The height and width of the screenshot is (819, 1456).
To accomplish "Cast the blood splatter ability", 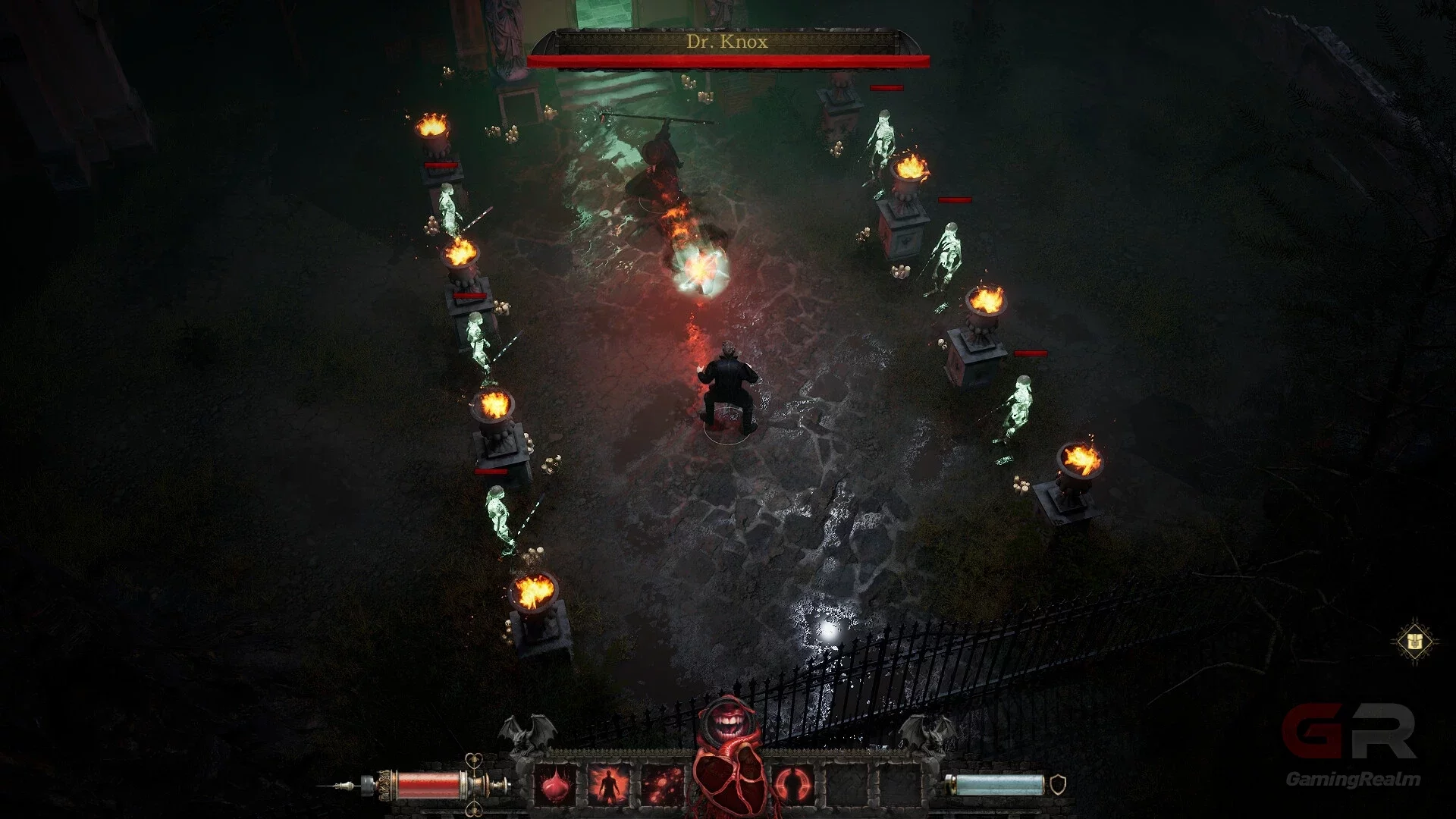I will click(x=662, y=786).
